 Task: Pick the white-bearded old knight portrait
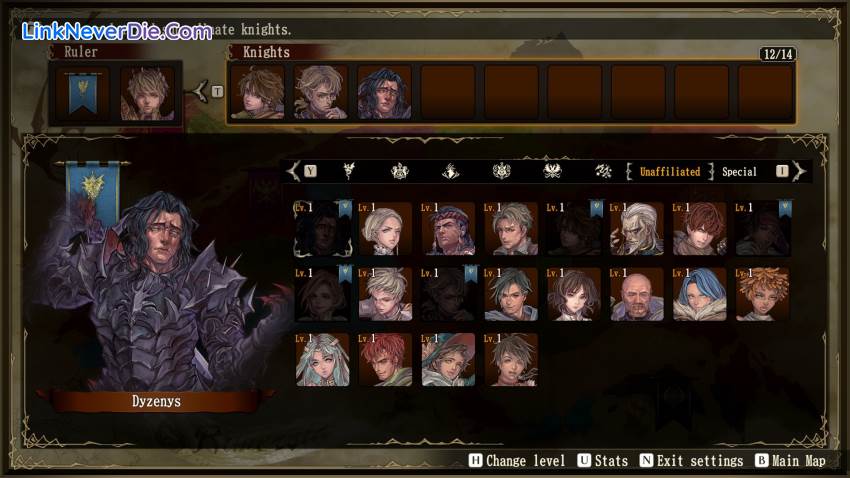click(637, 229)
